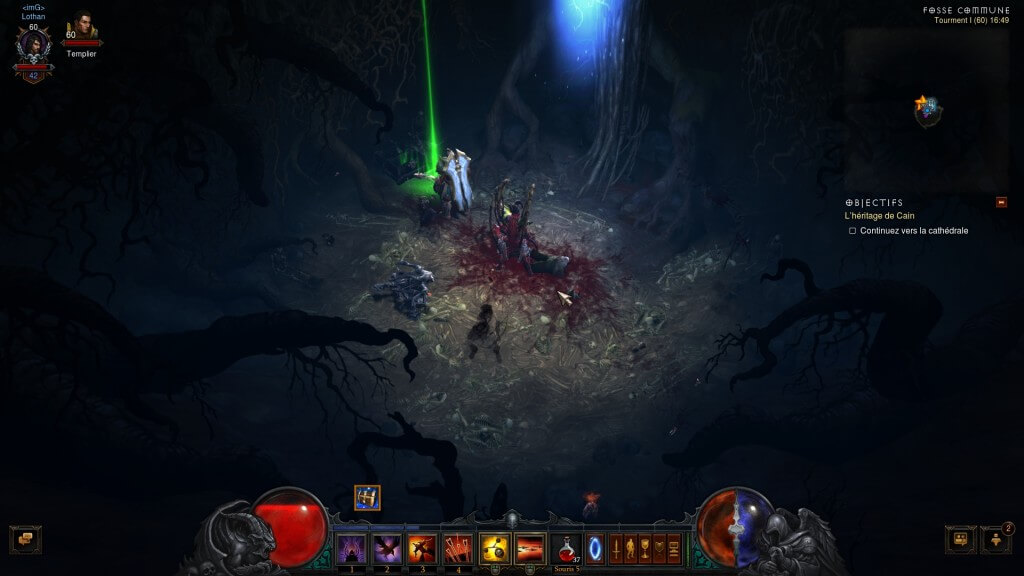Collapse the Objectifs quest tracker
Viewport: 1024px width, 576px height.
click(1001, 202)
